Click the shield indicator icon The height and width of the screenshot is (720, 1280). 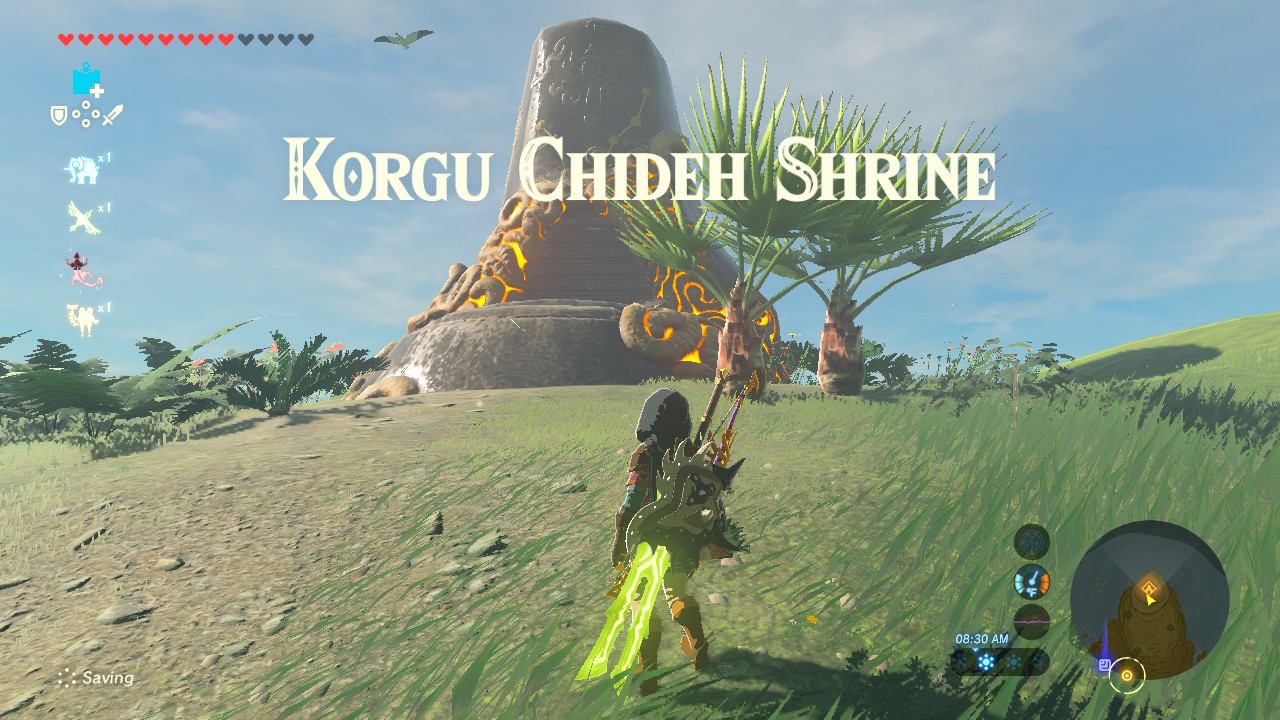(x=58, y=114)
